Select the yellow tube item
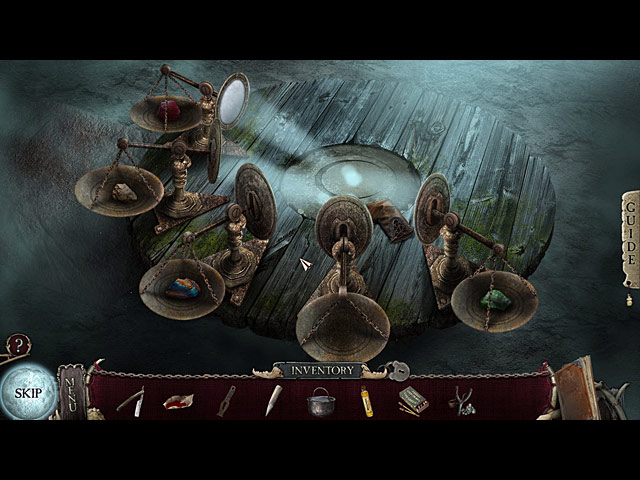 point(367,401)
